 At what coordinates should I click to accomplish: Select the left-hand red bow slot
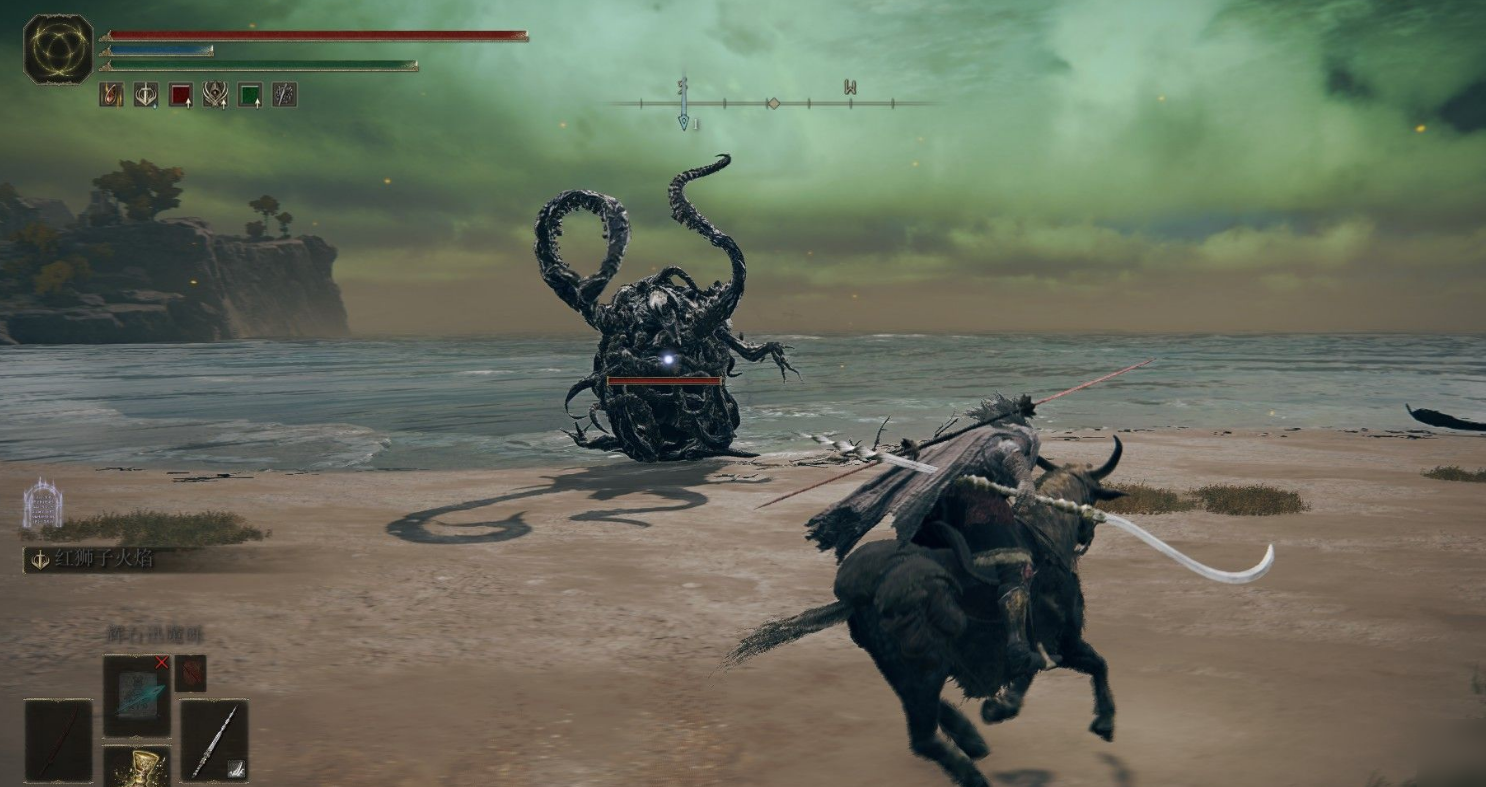(58, 740)
